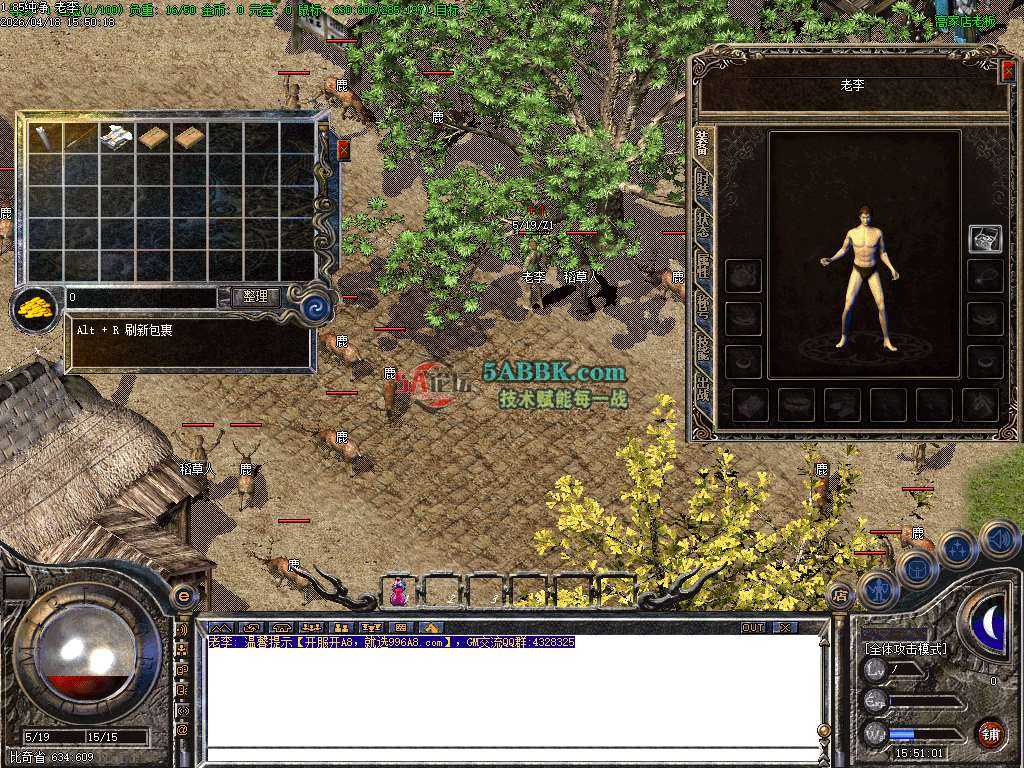This screenshot has height=768, width=1024.
Task: Click the gold coins pile icon
Action: click(35, 308)
